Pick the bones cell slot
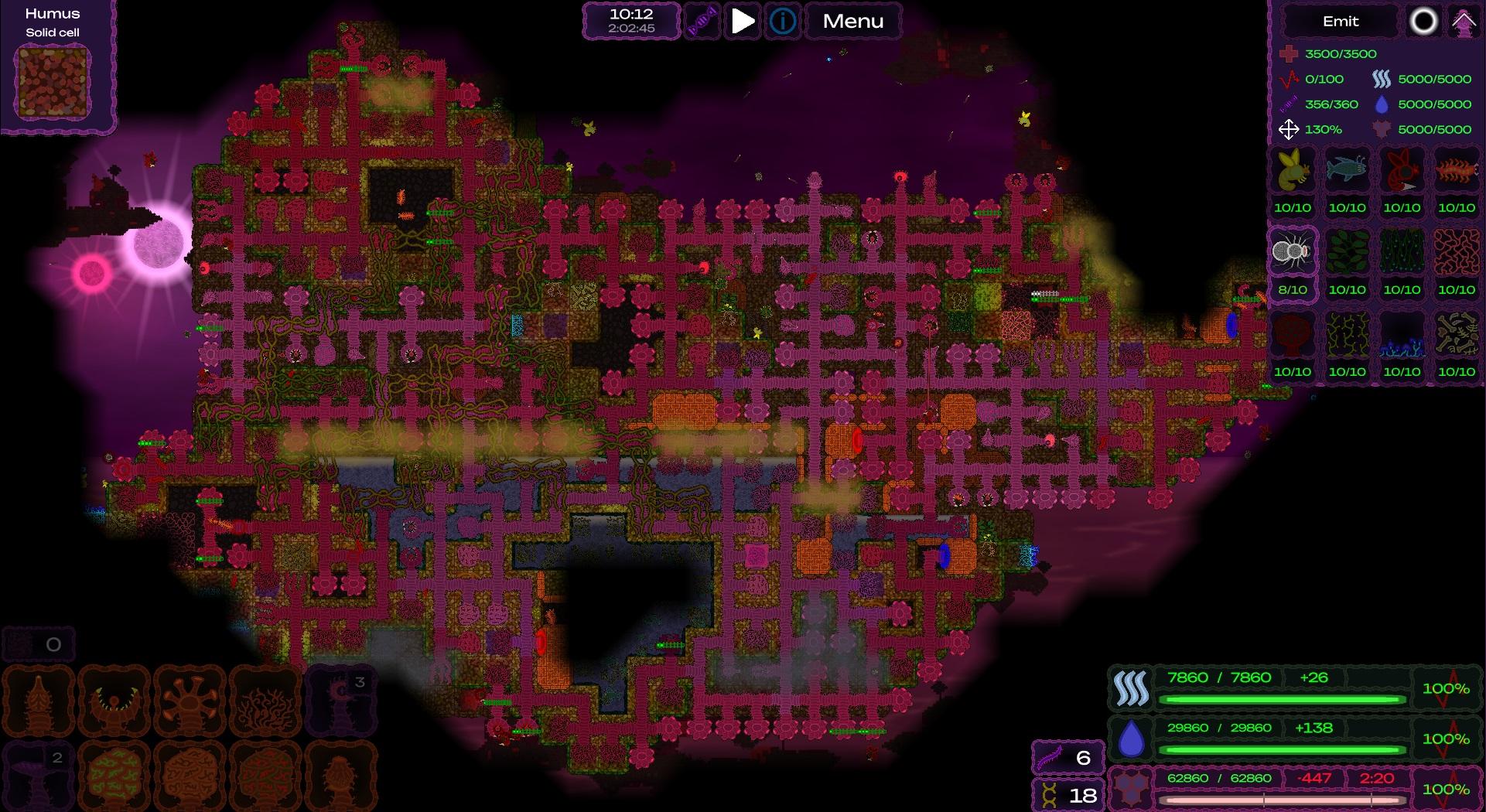Image resolution: width=1486 pixels, height=812 pixels. click(1456, 334)
